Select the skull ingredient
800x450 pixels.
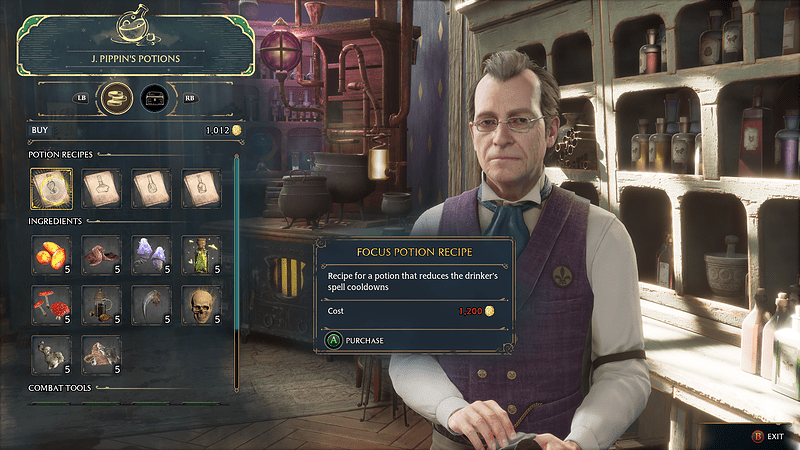(x=201, y=305)
